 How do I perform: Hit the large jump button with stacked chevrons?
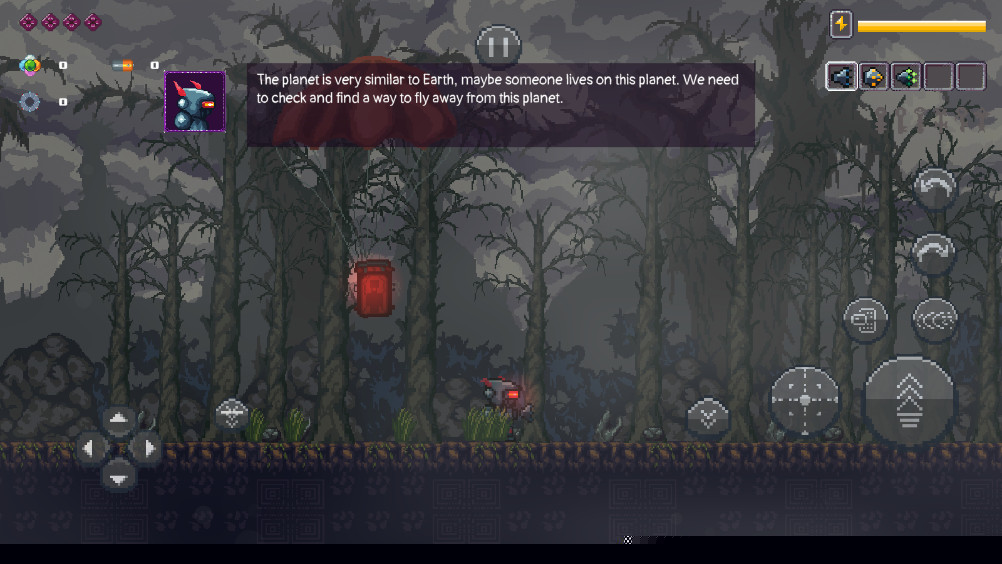(x=909, y=400)
